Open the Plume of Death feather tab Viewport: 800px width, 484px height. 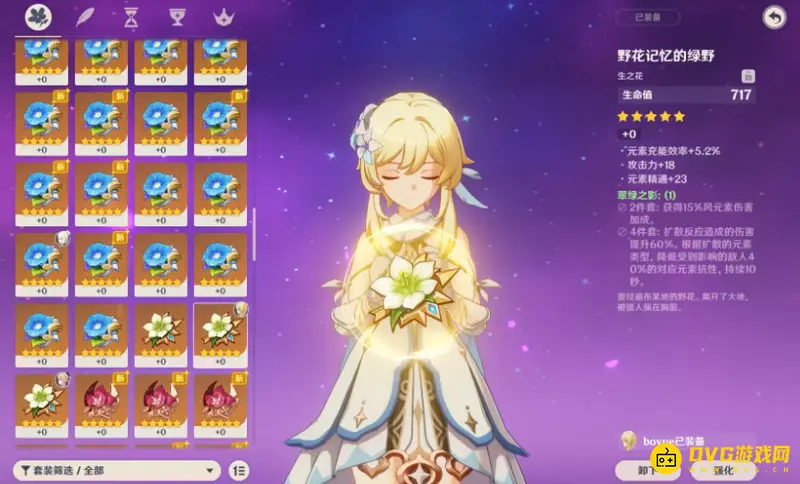(86, 17)
